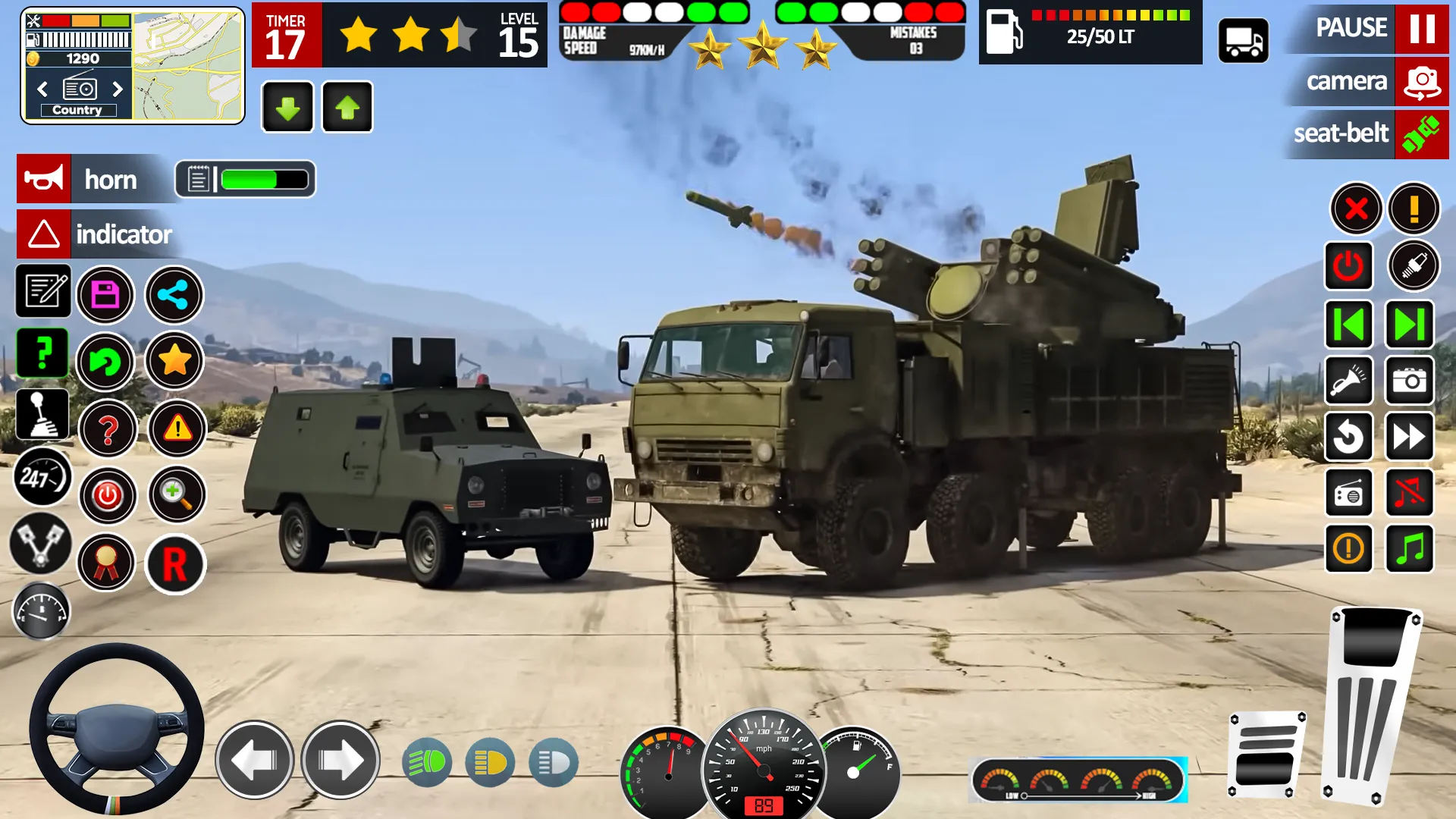Switch radio station with the right chevron
1456x819 pixels.
(x=118, y=89)
